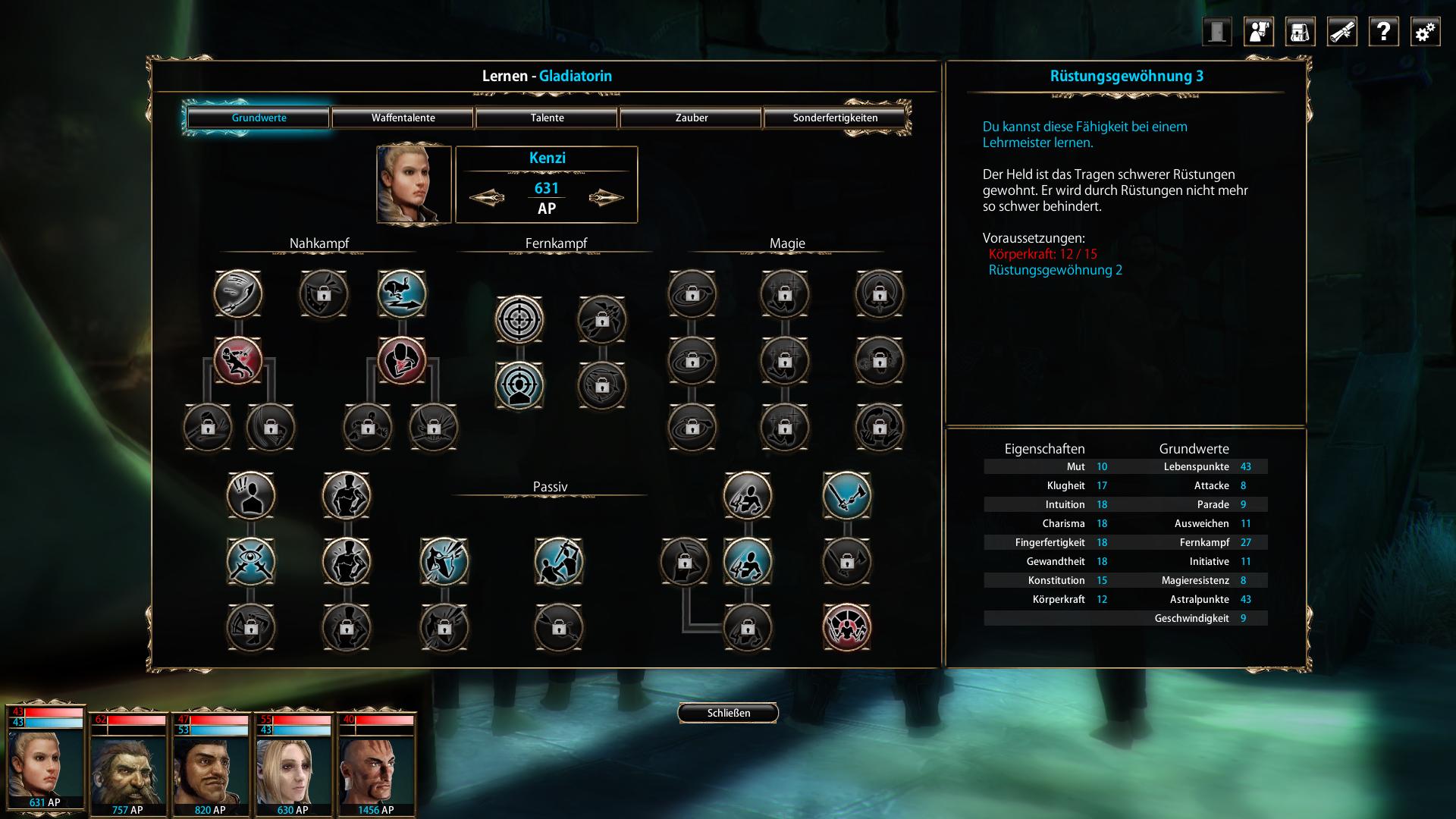The height and width of the screenshot is (819, 1456).
Task: Choose the long-haired blonde party portrait
Action: click(293, 766)
